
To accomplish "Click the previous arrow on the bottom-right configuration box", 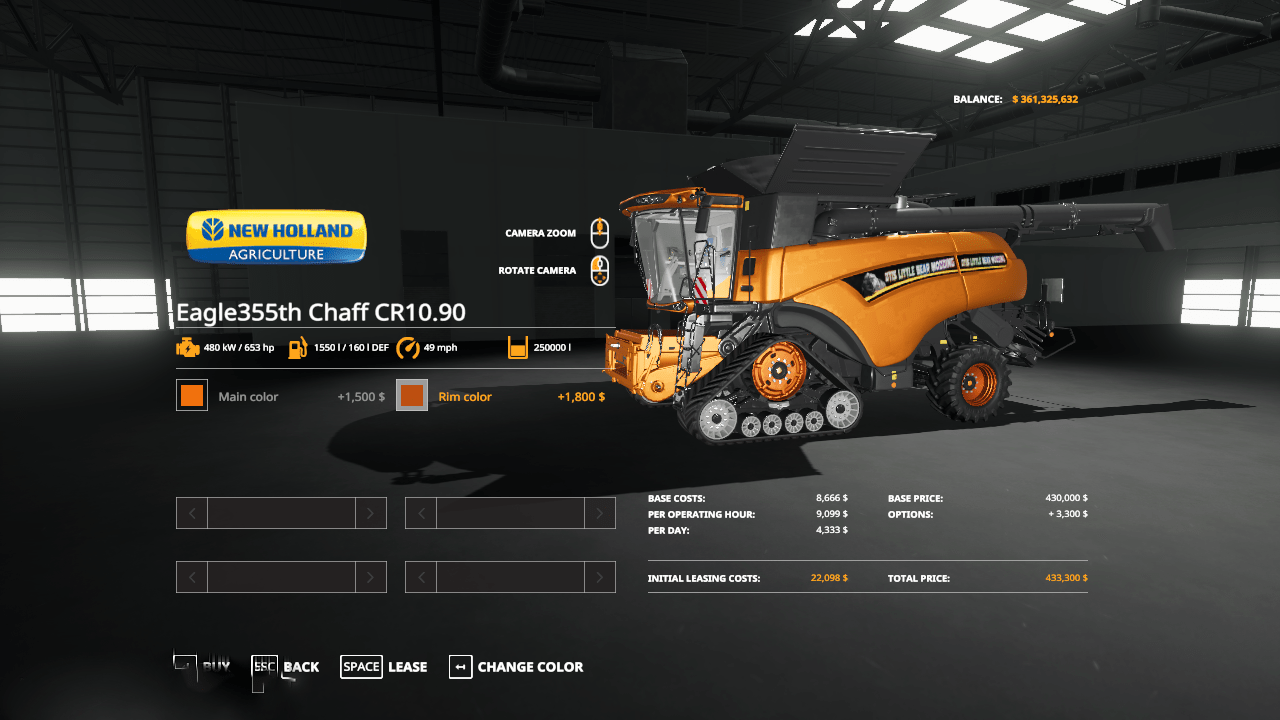I will pos(420,577).
